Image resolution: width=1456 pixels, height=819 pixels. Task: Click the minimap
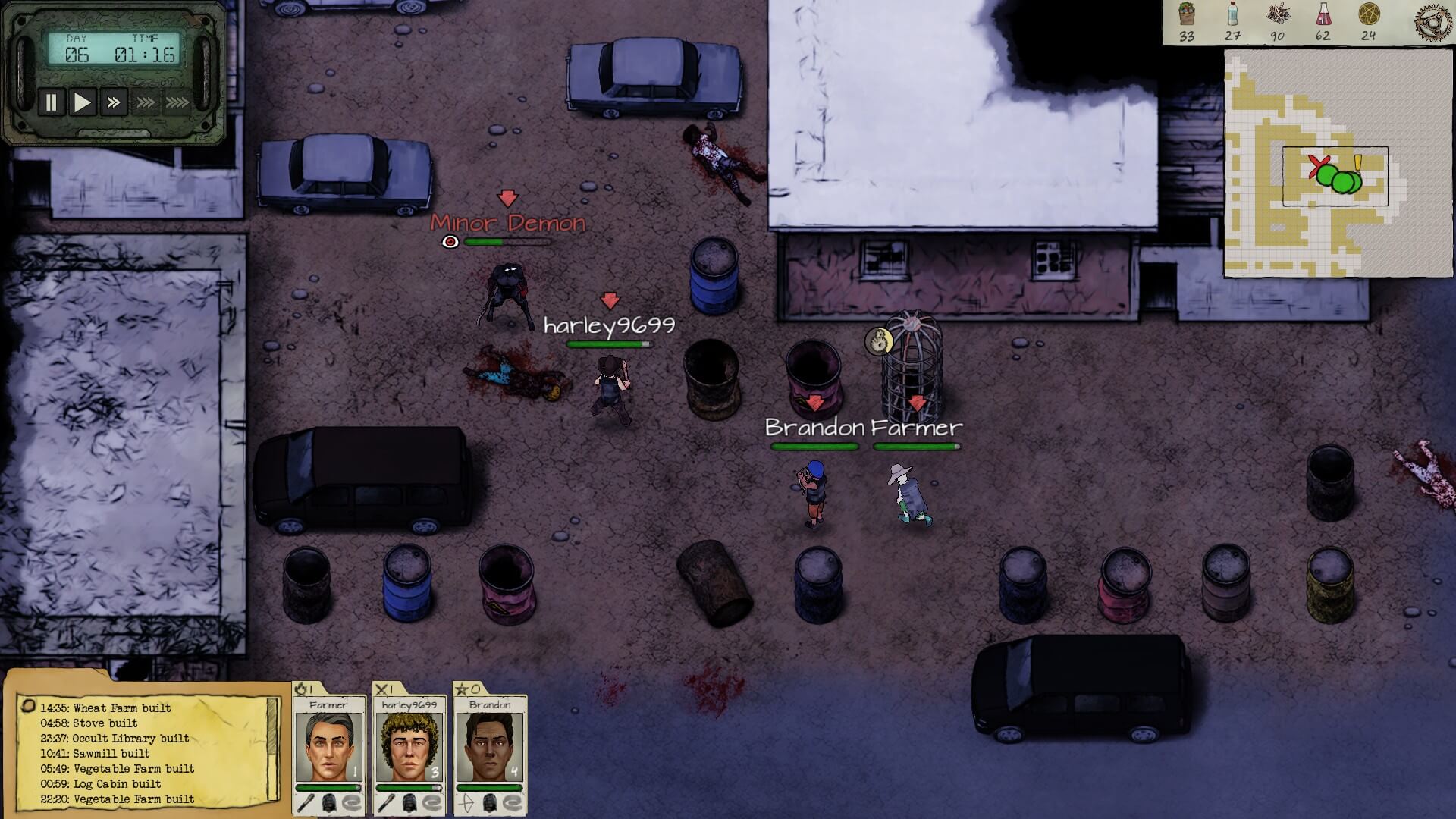(1338, 163)
